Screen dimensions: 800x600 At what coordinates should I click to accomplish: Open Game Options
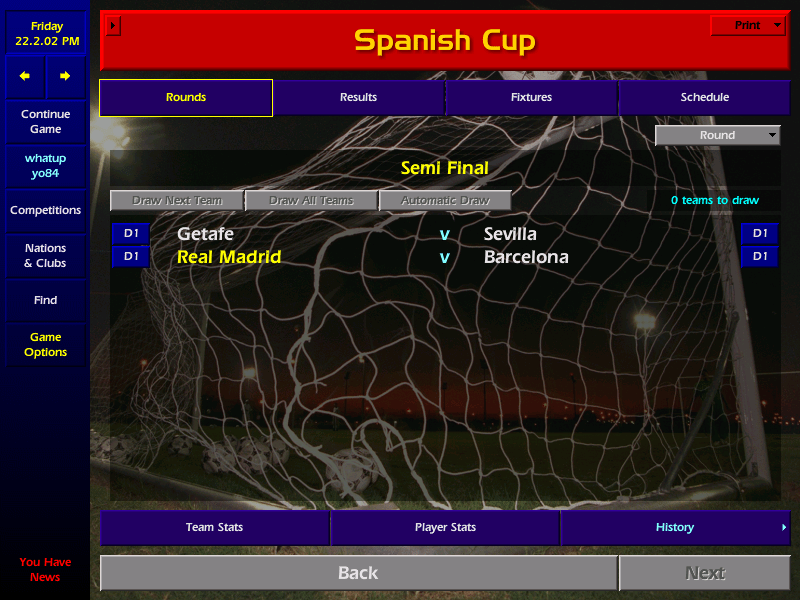(45, 344)
